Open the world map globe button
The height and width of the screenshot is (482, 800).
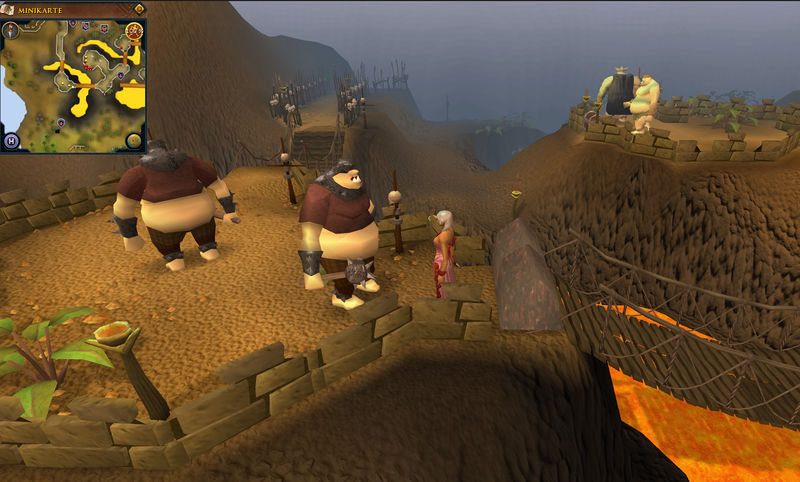135,141
